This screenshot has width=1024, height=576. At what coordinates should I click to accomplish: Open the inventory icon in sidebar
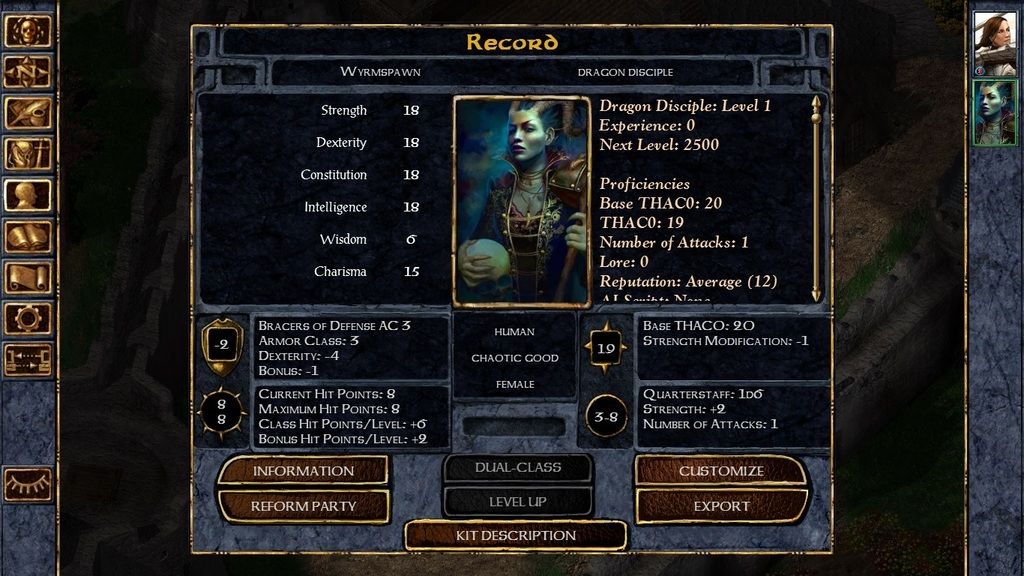[x=28, y=154]
